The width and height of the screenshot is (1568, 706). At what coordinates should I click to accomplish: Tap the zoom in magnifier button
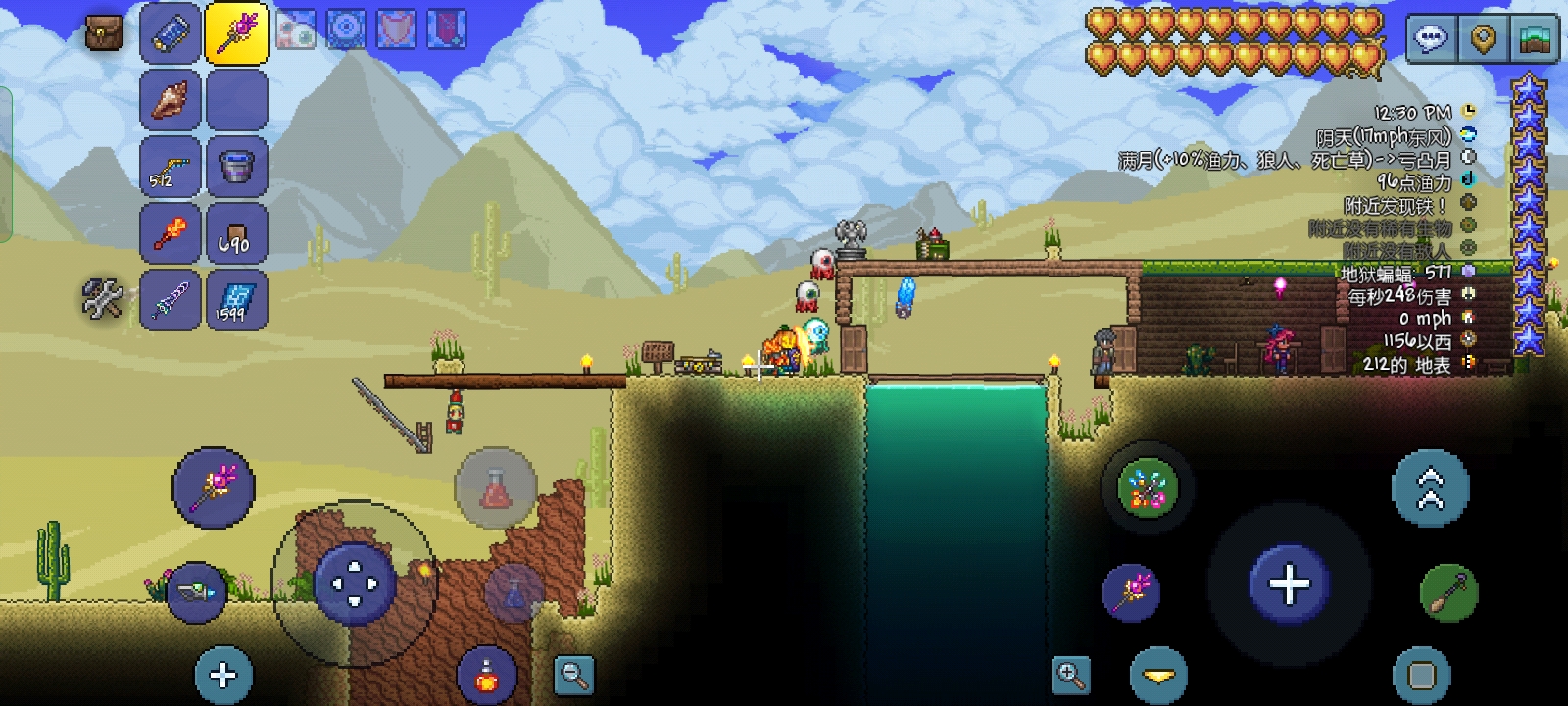pyautogui.click(x=1070, y=675)
